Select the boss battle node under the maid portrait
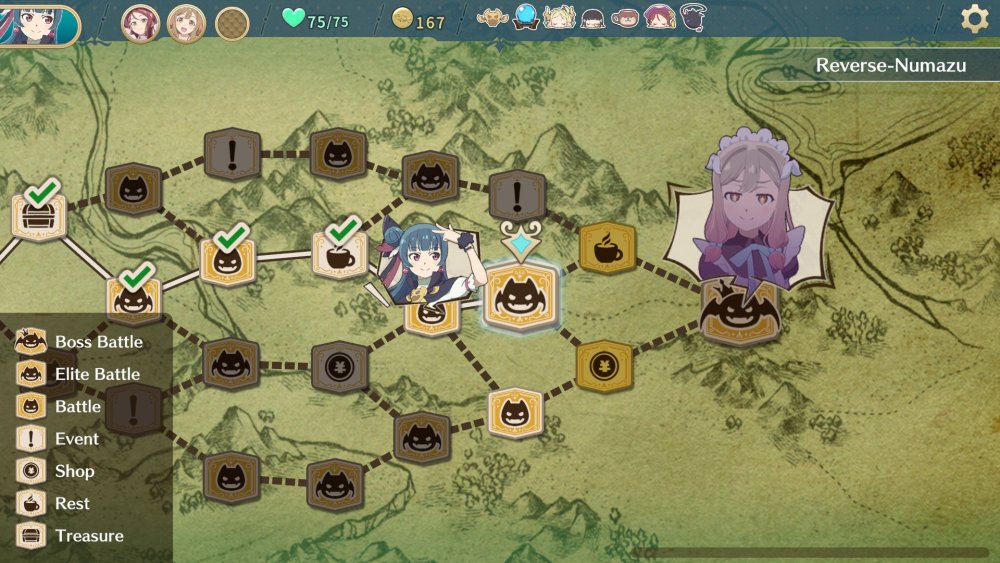The height and width of the screenshot is (563, 1000). (740, 311)
